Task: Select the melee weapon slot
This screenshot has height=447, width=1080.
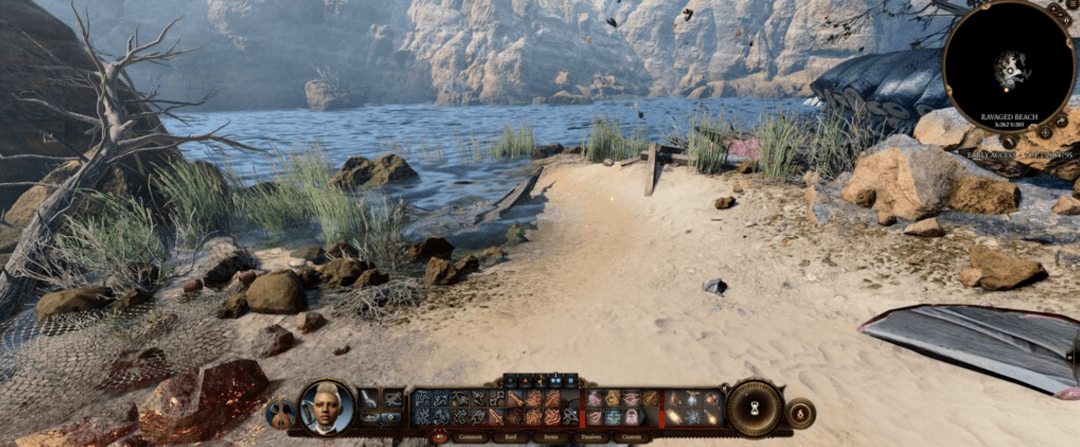Action: click(369, 399)
